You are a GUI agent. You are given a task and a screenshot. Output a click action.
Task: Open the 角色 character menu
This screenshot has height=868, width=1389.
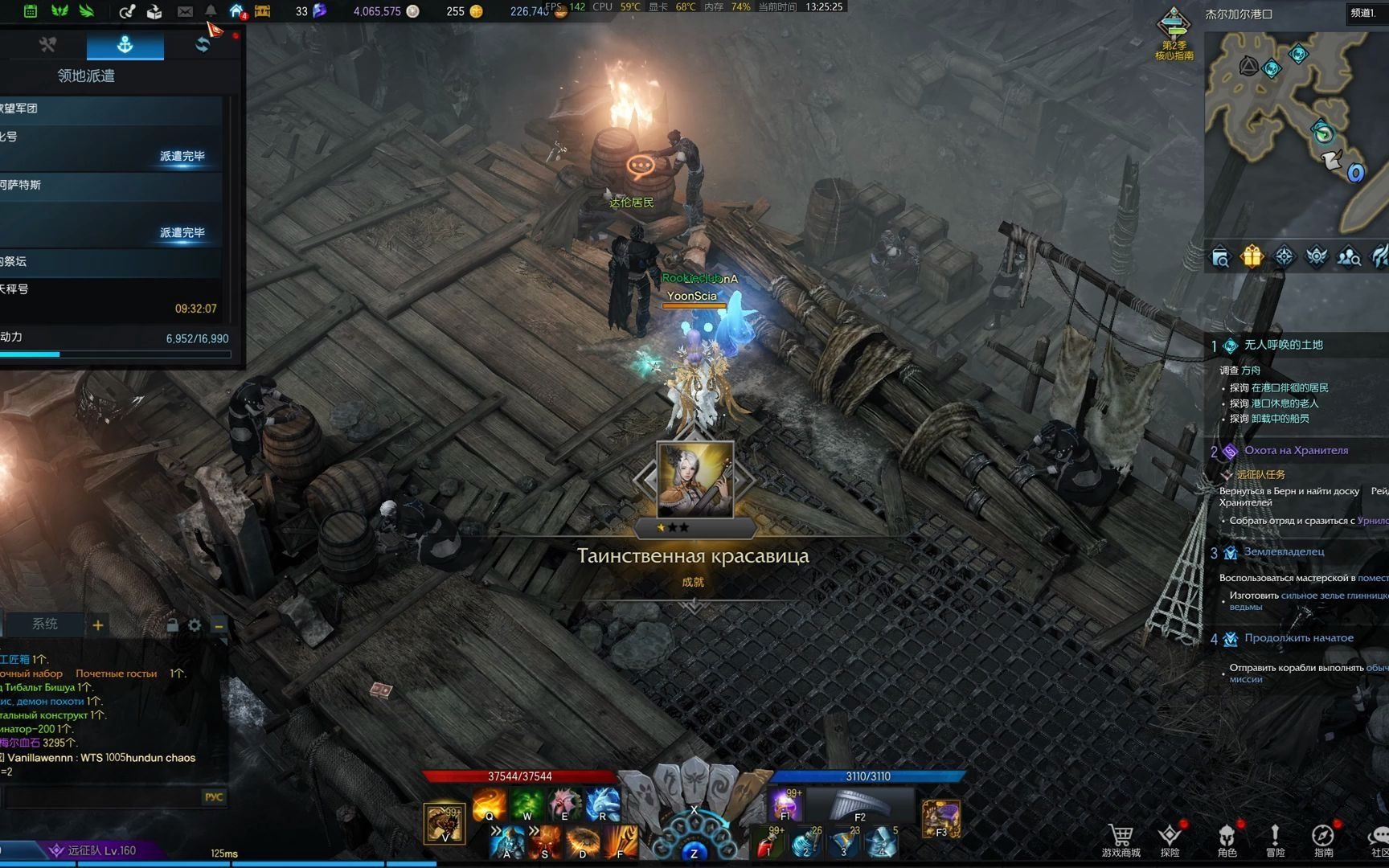pyautogui.click(x=1227, y=840)
